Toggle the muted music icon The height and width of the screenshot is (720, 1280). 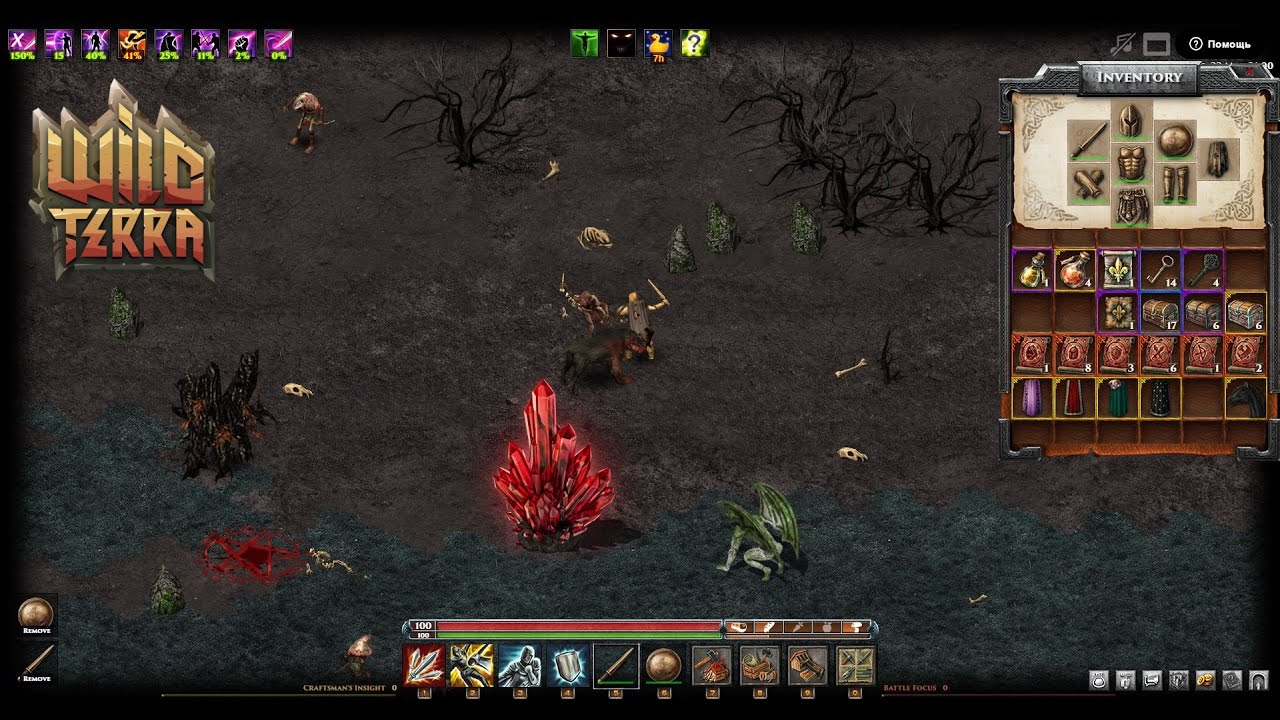click(1123, 44)
